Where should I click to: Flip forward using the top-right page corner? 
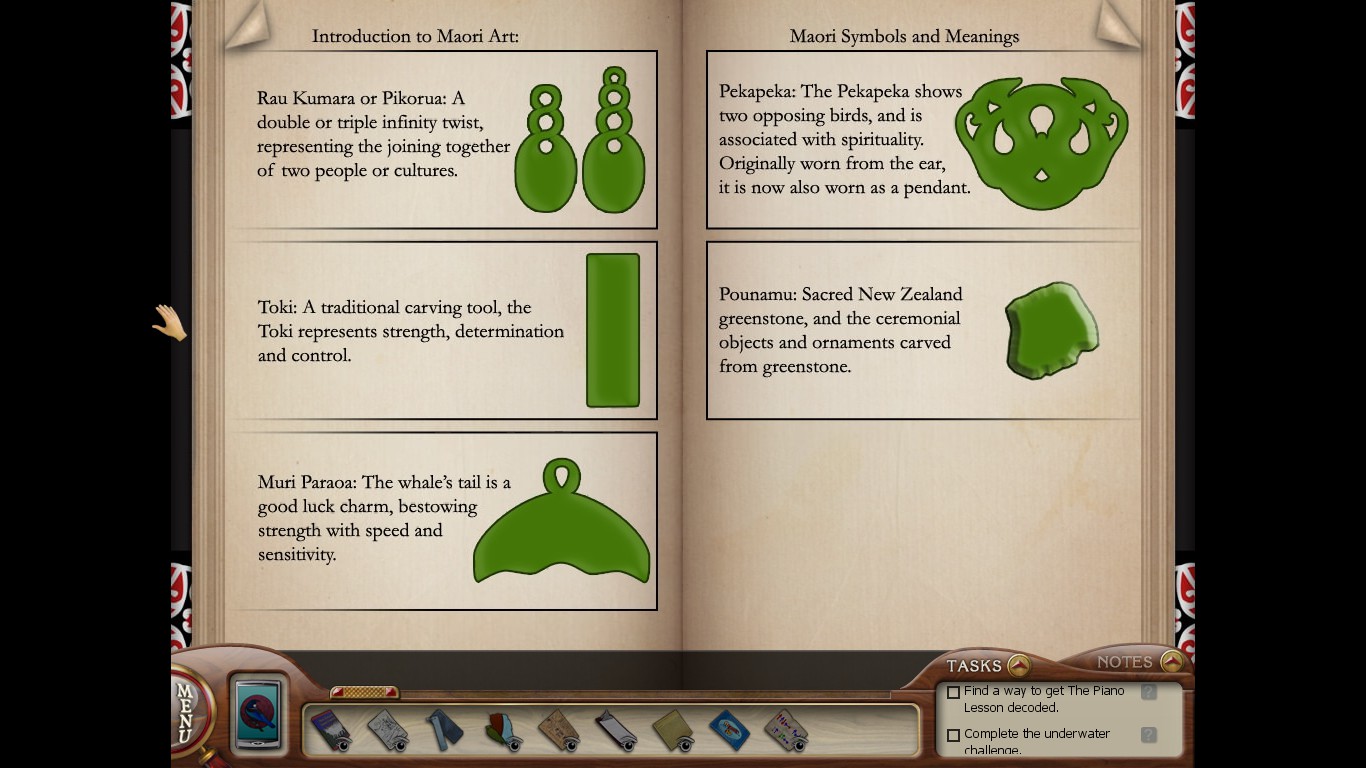(1118, 24)
